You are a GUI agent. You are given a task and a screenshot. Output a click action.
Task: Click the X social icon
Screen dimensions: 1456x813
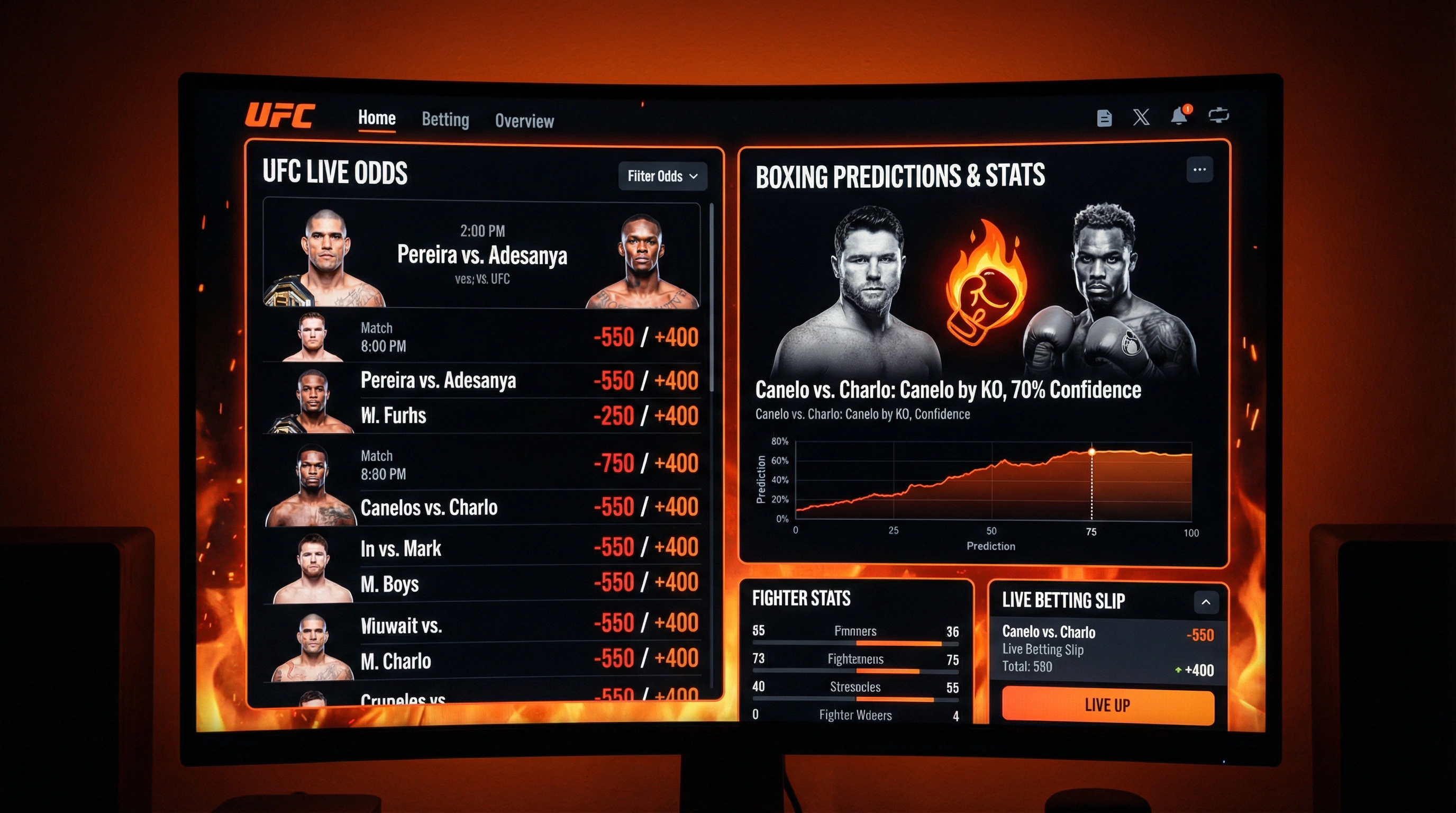(x=1141, y=117)
